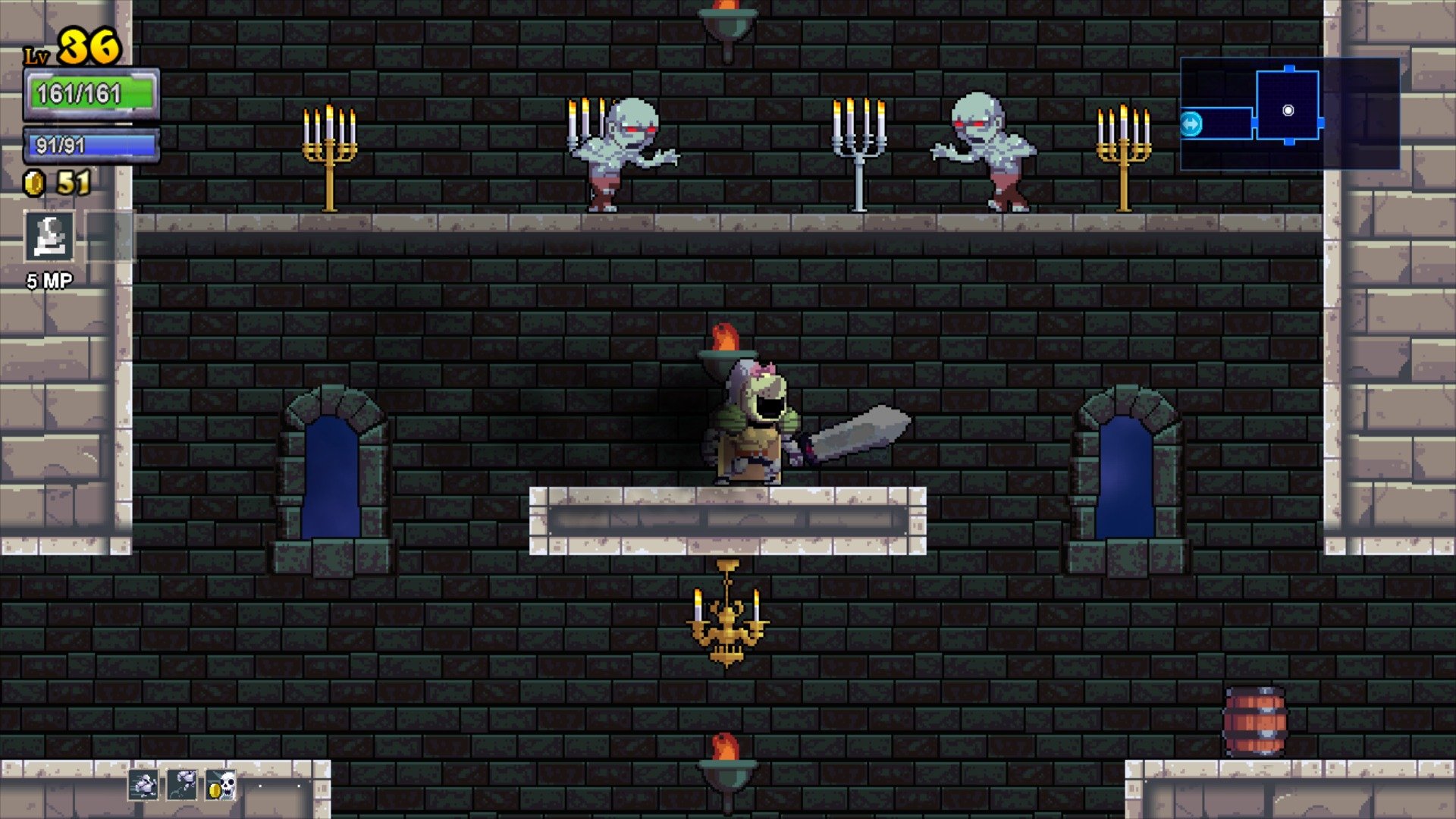Click the left blue archway window
1456x819 pixels.
click(332, 478)
